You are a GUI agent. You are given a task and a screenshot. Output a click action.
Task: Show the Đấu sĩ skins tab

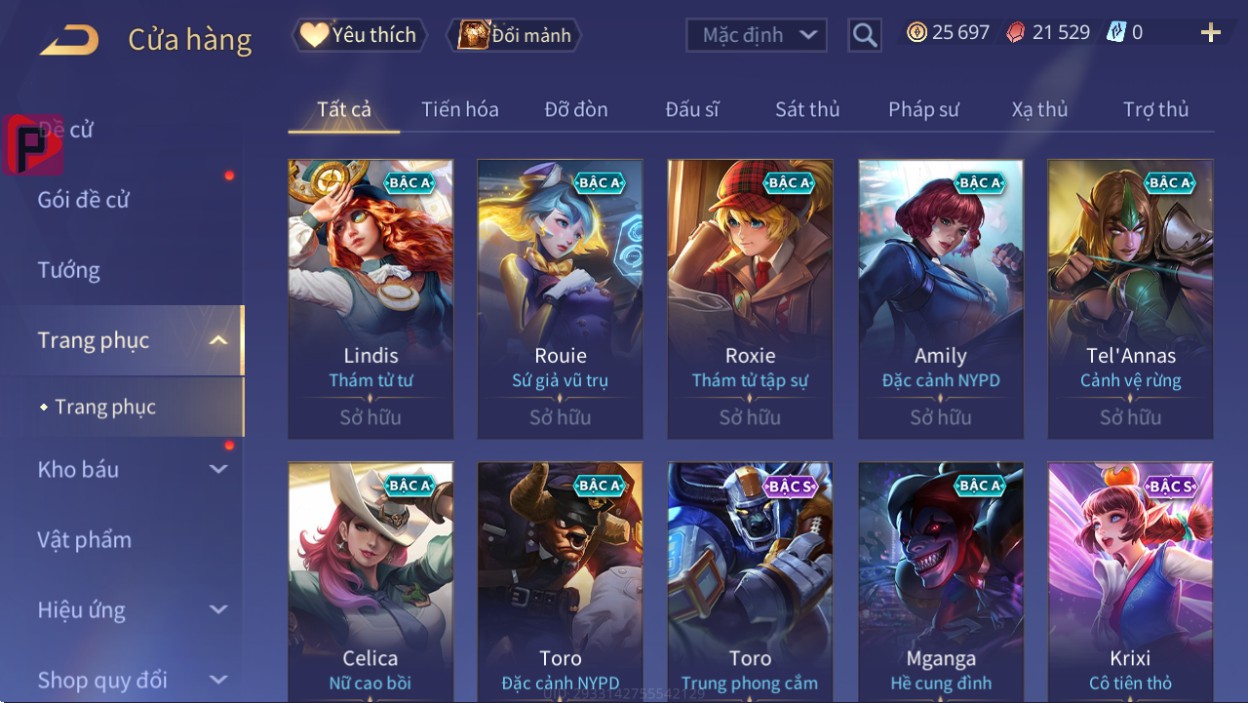(x=692, y=109)
